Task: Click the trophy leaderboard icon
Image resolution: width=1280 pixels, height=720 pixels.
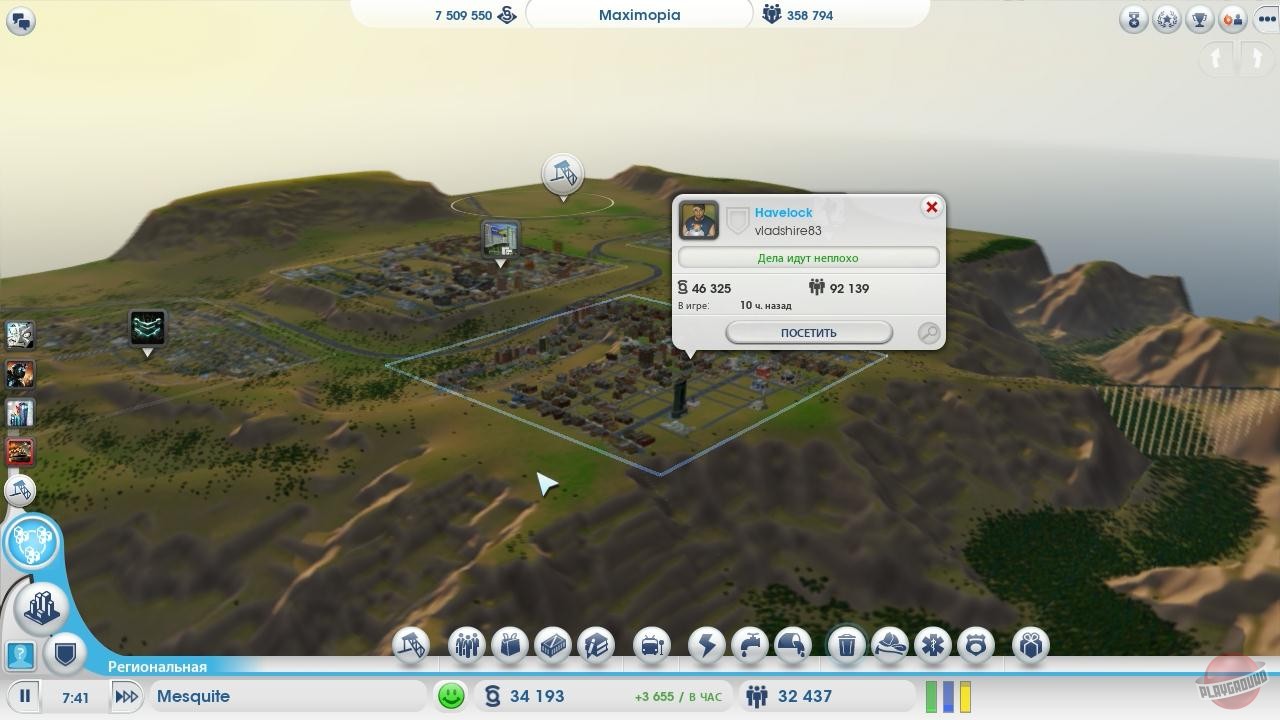Action: [x=1198, y=17]
